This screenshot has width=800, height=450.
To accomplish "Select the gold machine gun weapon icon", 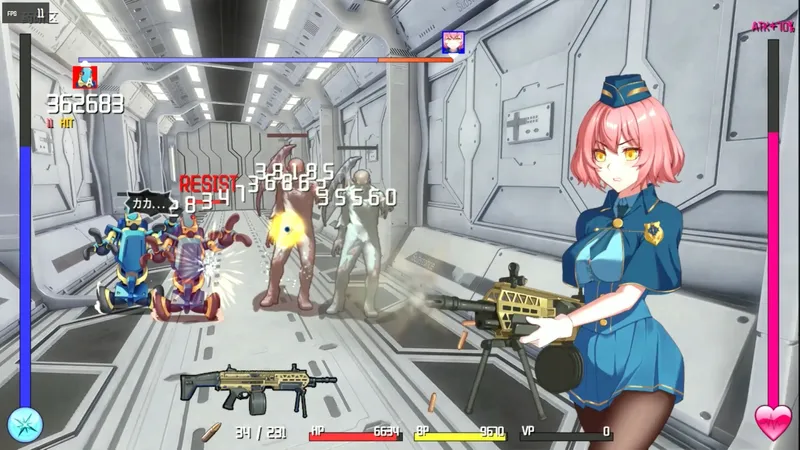I will point(245,388).
